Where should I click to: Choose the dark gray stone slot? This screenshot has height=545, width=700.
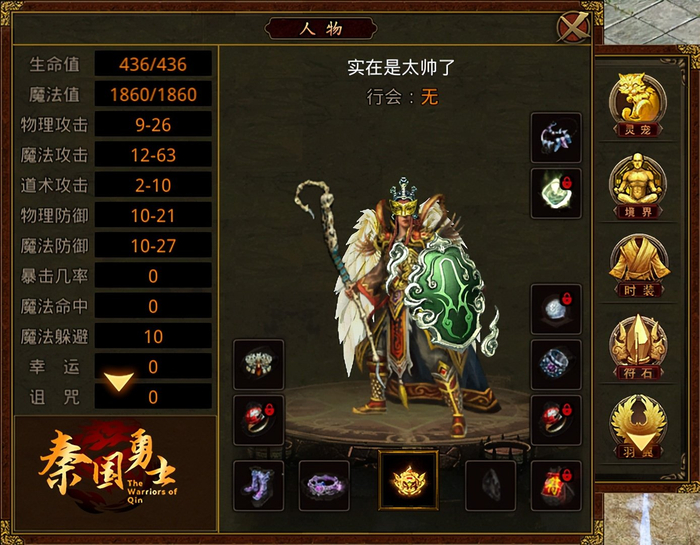pyautogui.click(x=491, y=485)
